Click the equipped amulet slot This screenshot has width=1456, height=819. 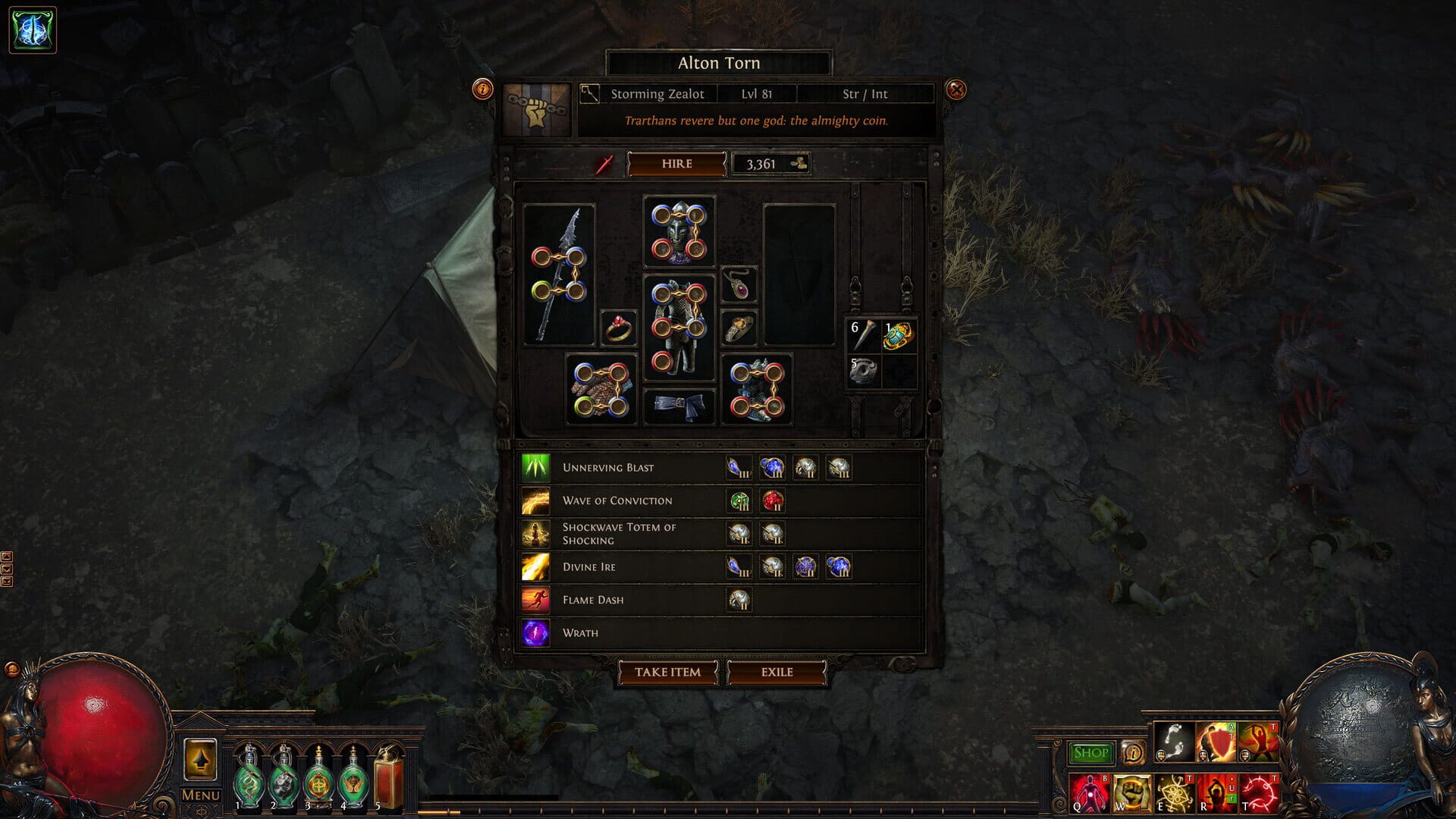[x=739, y=286]
